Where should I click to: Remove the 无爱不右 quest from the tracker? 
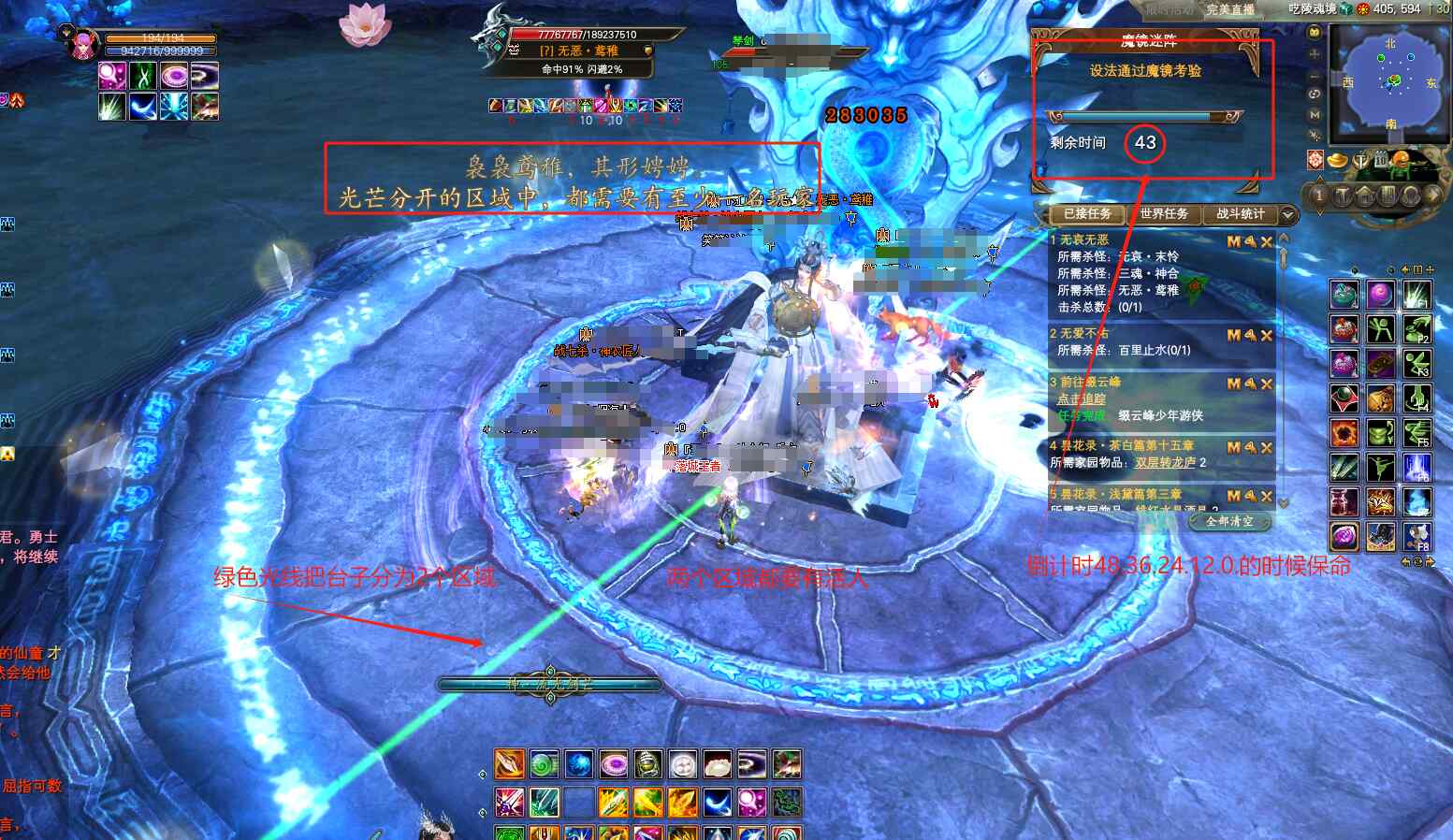coord(1267,335)
